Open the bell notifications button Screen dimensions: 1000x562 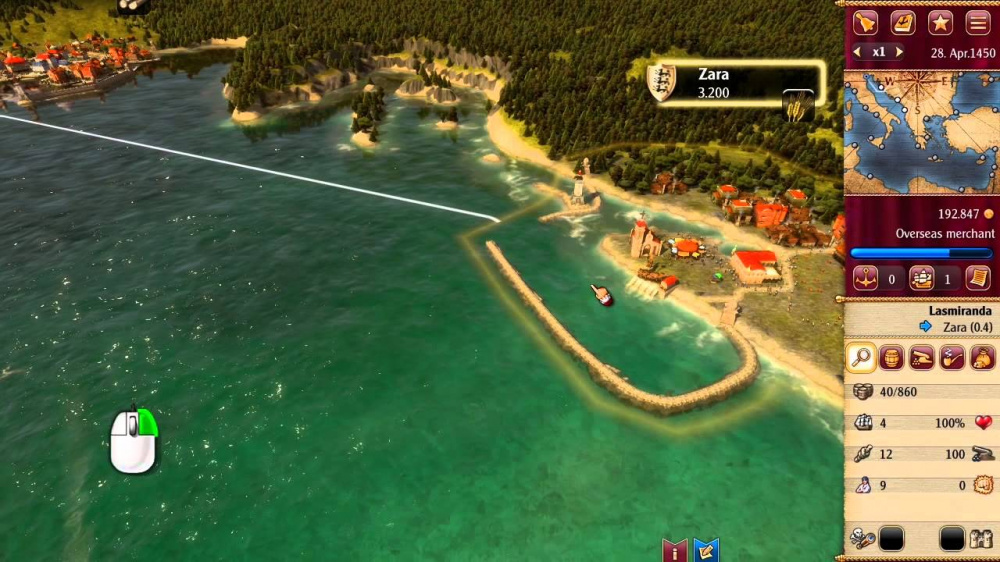[x=865, y=22]
